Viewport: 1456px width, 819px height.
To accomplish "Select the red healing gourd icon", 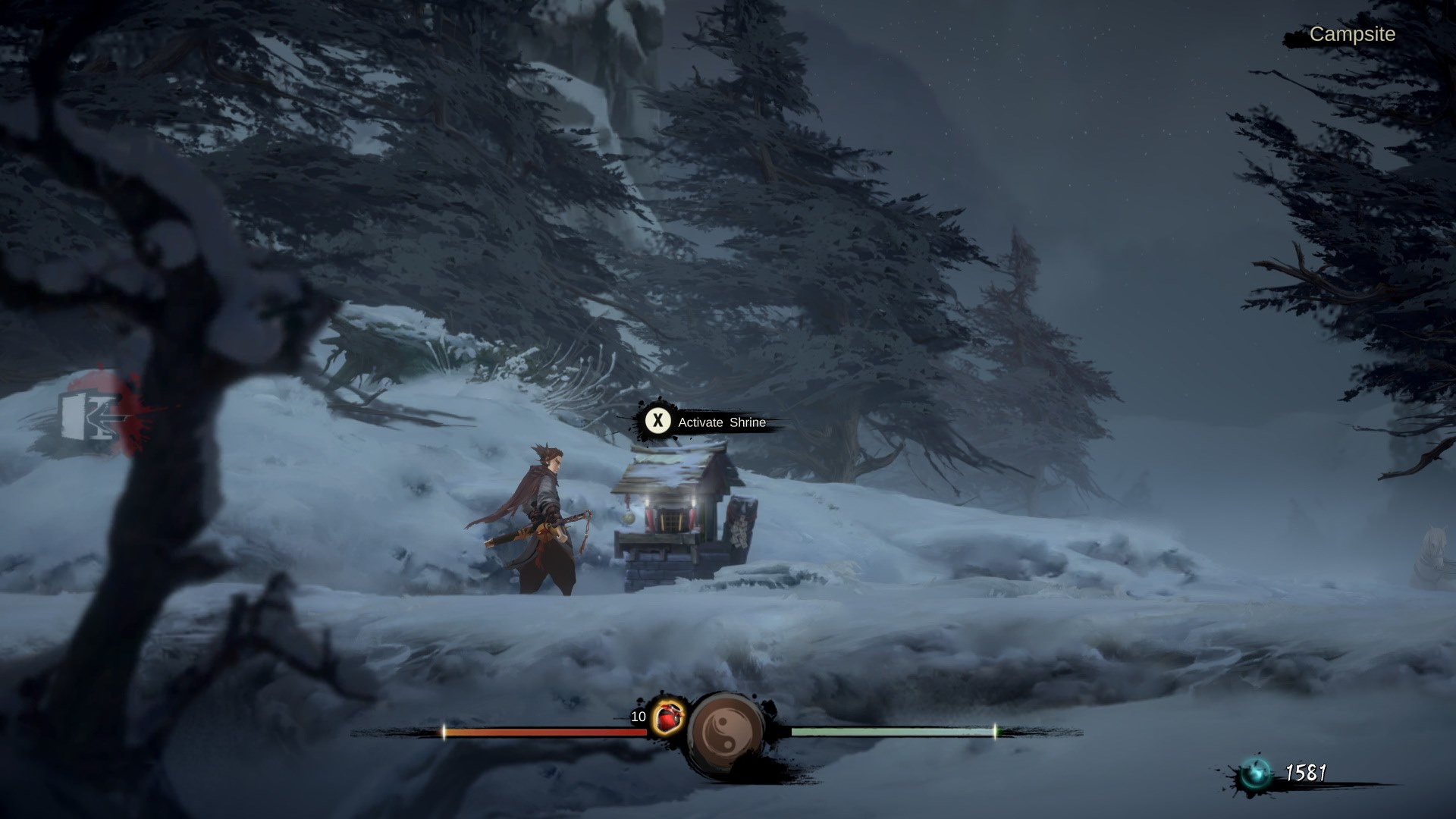I will (x=667, y=717).
